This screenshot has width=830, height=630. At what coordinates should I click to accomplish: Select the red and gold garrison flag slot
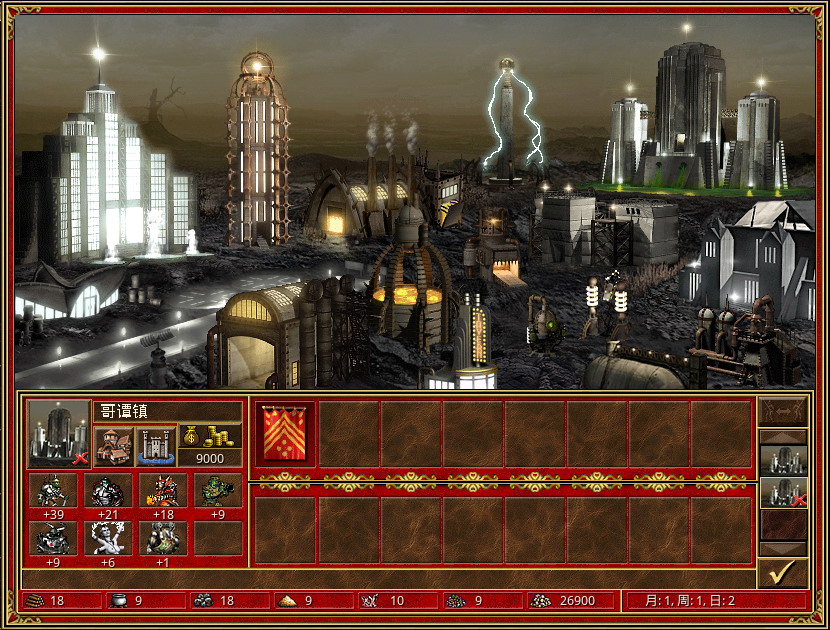(285, 434)
